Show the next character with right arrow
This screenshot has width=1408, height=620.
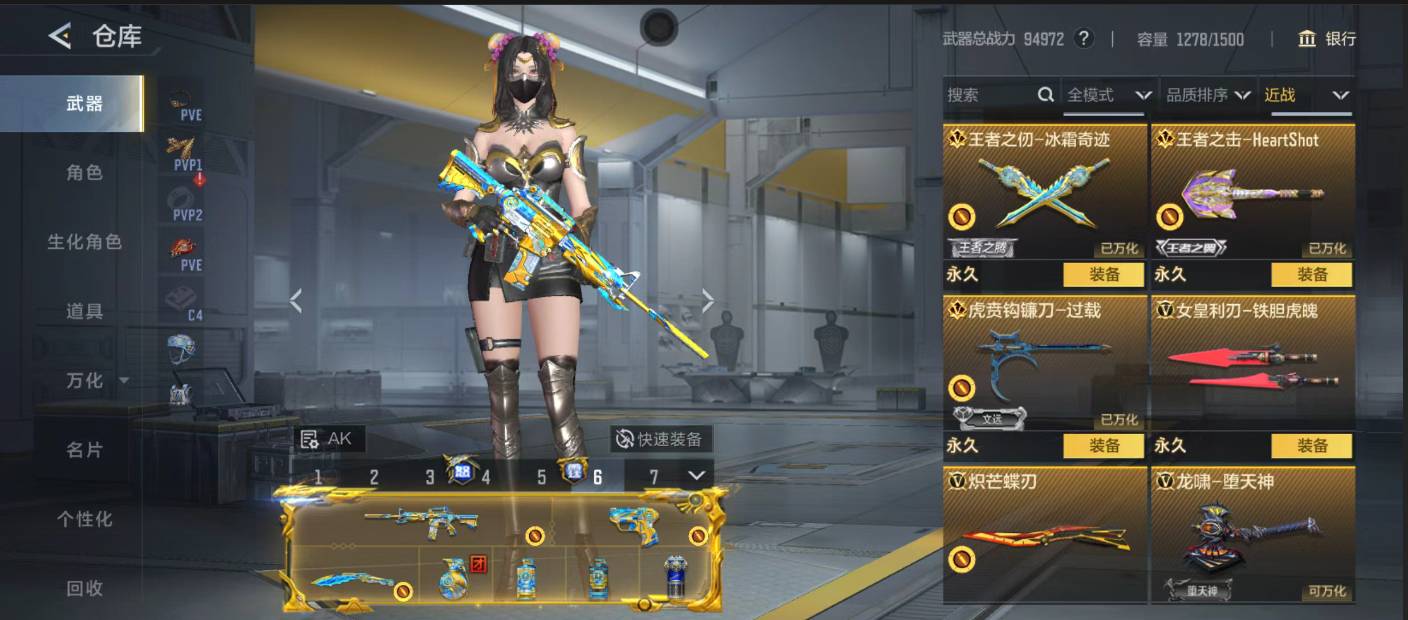[708, 300]
